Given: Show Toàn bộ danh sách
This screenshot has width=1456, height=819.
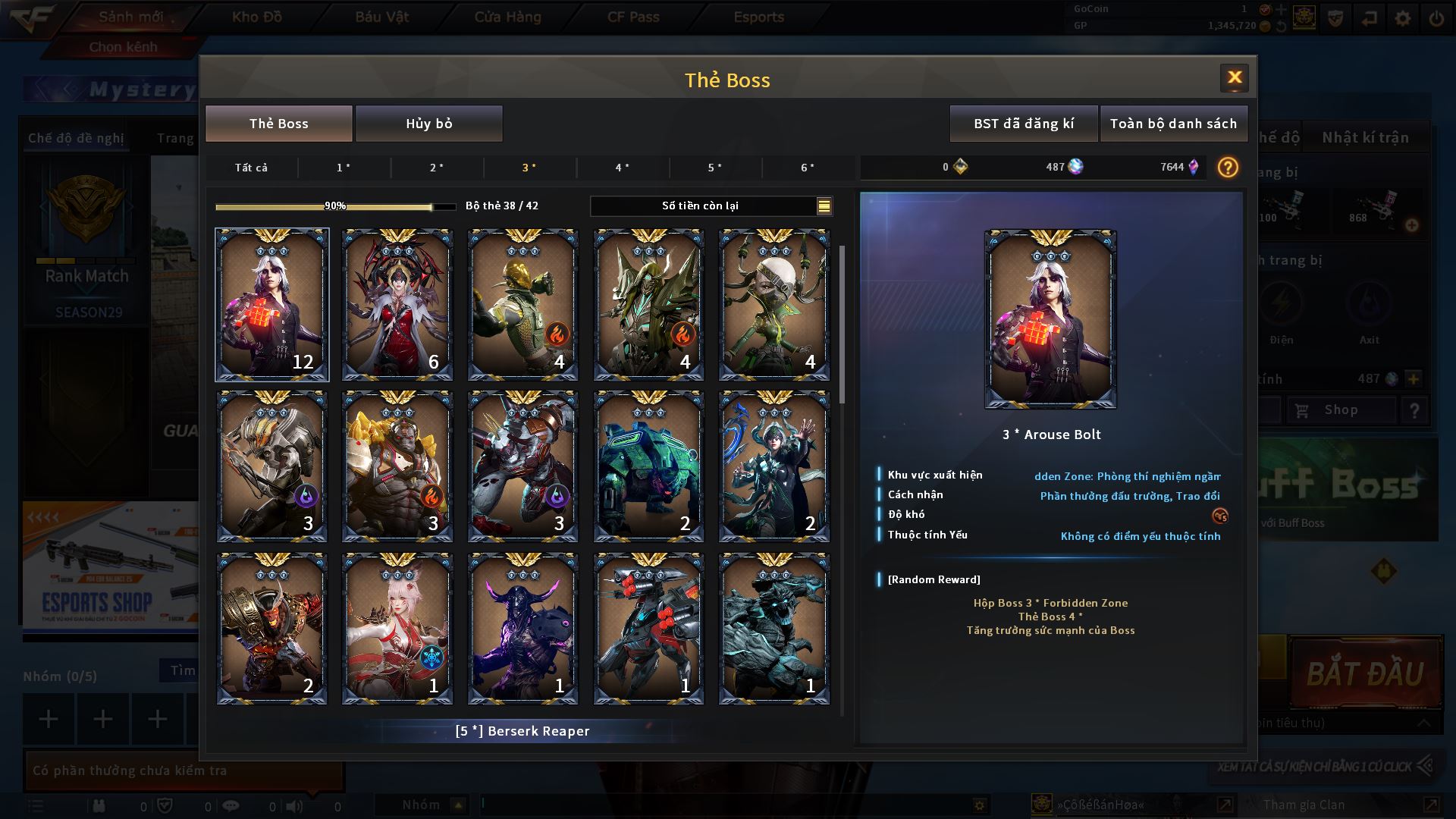Looking at the screenshot, I should [1173, 124].
